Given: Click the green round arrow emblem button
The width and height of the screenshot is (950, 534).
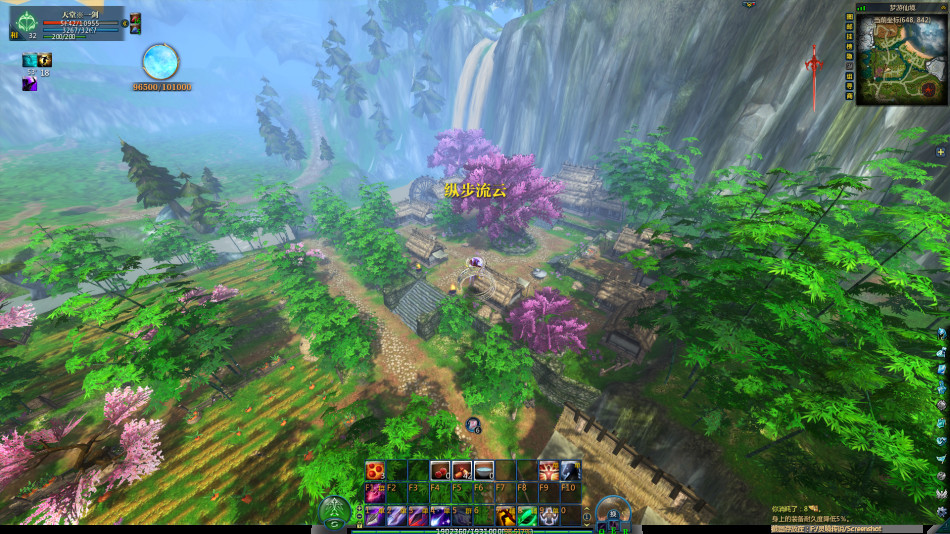Looking at the screenshot, I should click(335, 511).
